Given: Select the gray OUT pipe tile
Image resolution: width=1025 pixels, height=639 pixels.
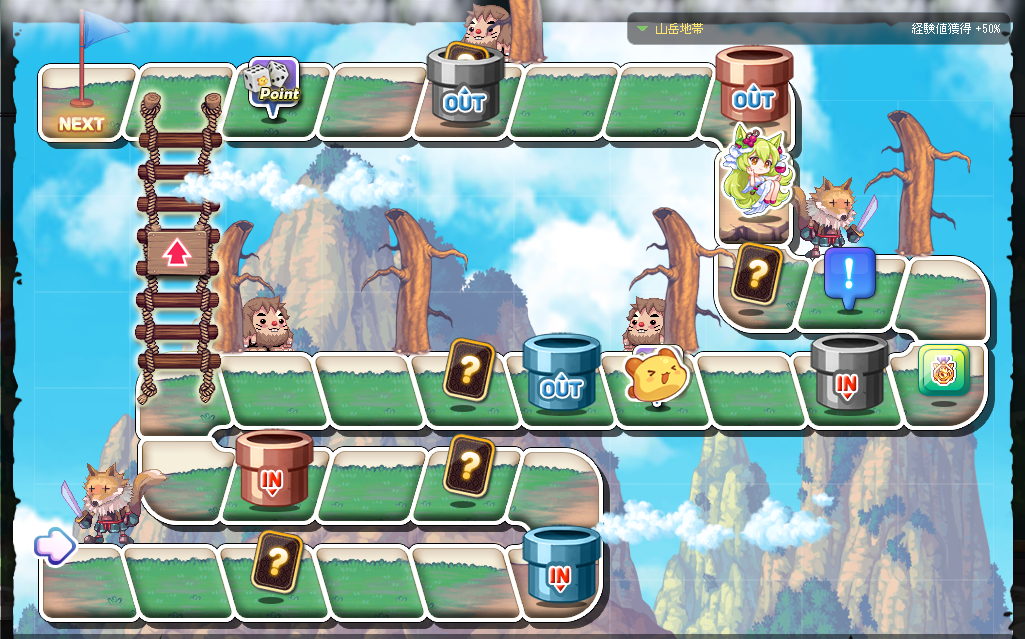Looking at the screenshot, I should tap(464, 88).
